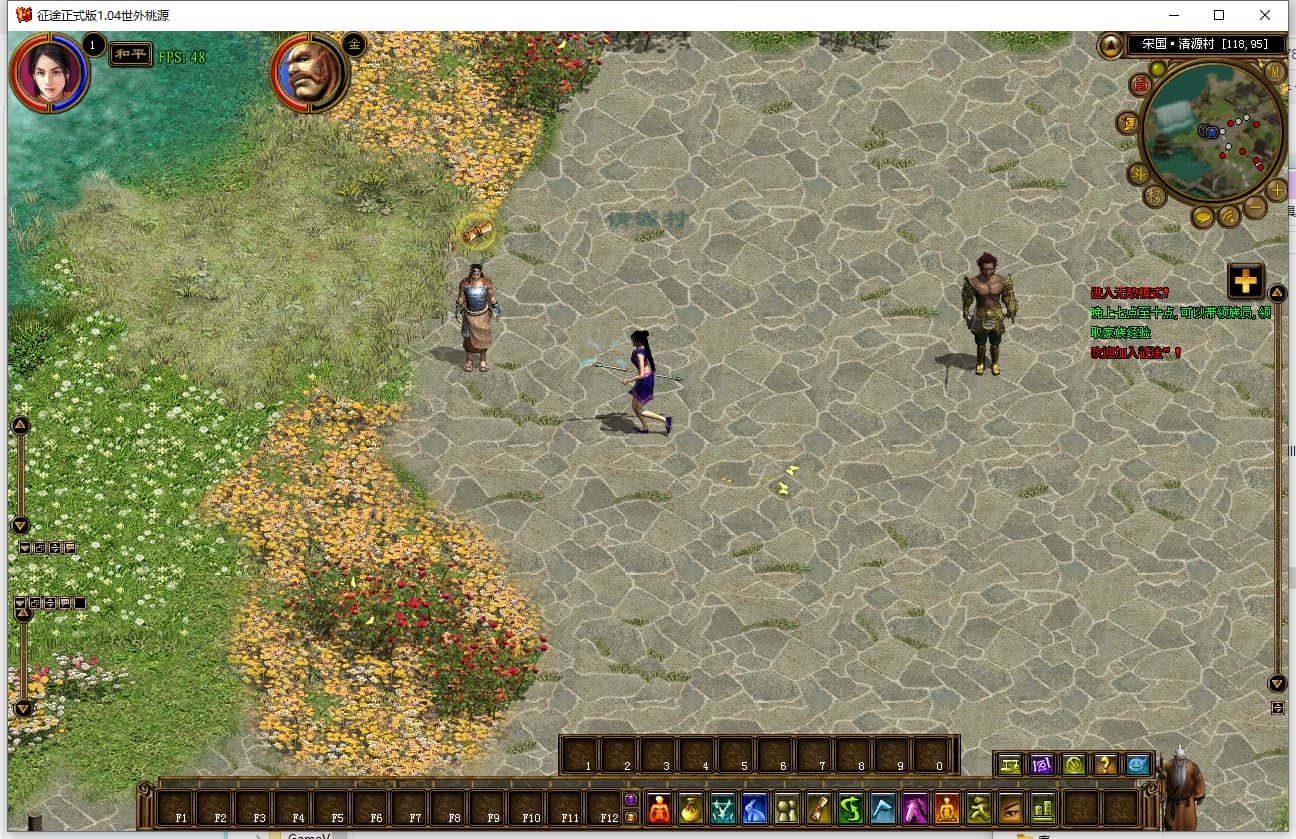Click the two-people social icon
This screenshot has height=839, width=1296.
[787, 808]
